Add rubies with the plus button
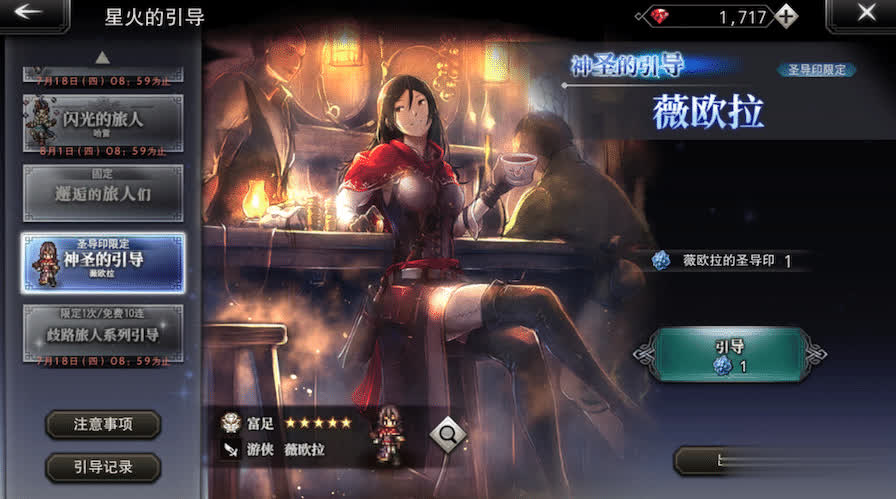This screenshot has height=499, width=896. [x=787, y=16]
